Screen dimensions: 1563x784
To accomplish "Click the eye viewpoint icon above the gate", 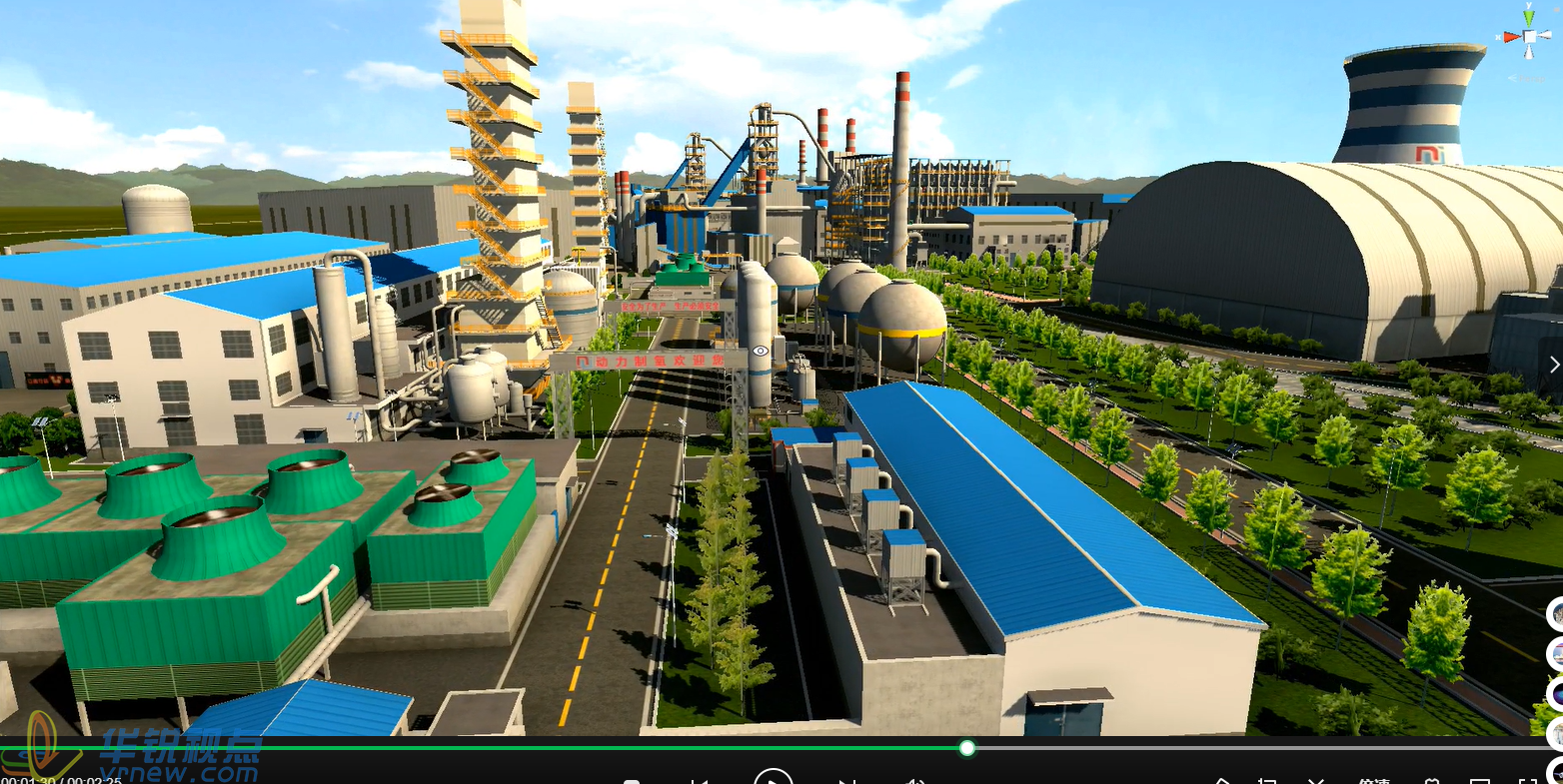I will point(761,351).
